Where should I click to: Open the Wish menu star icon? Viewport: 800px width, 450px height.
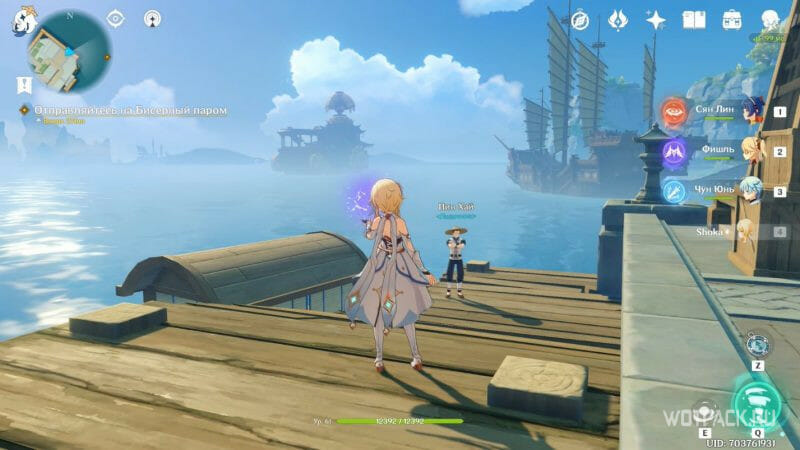pyautogui.click(x=656, y=20)
